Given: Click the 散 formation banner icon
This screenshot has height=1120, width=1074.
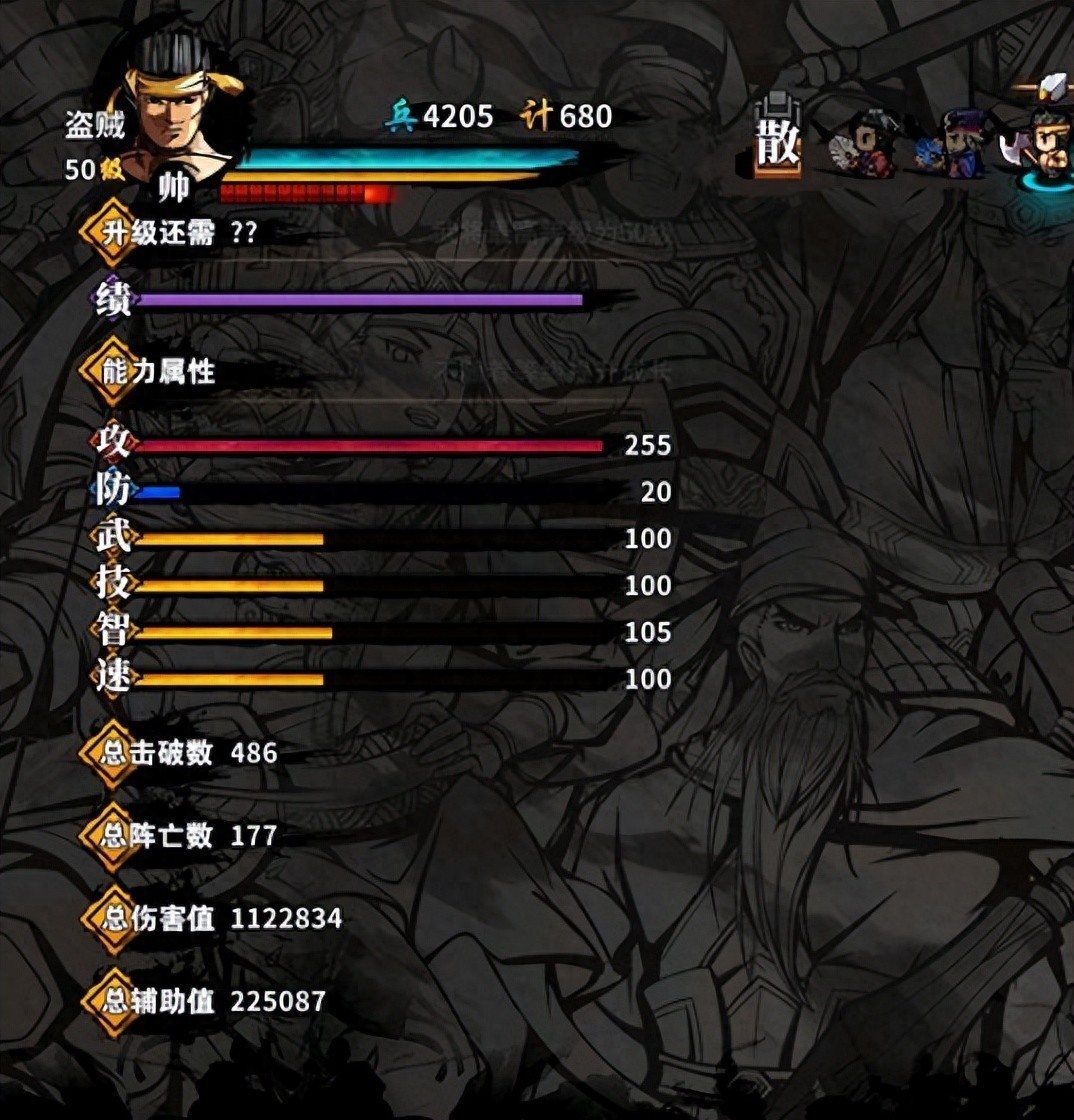Looking at the screenshot, I should pos(777,140).
